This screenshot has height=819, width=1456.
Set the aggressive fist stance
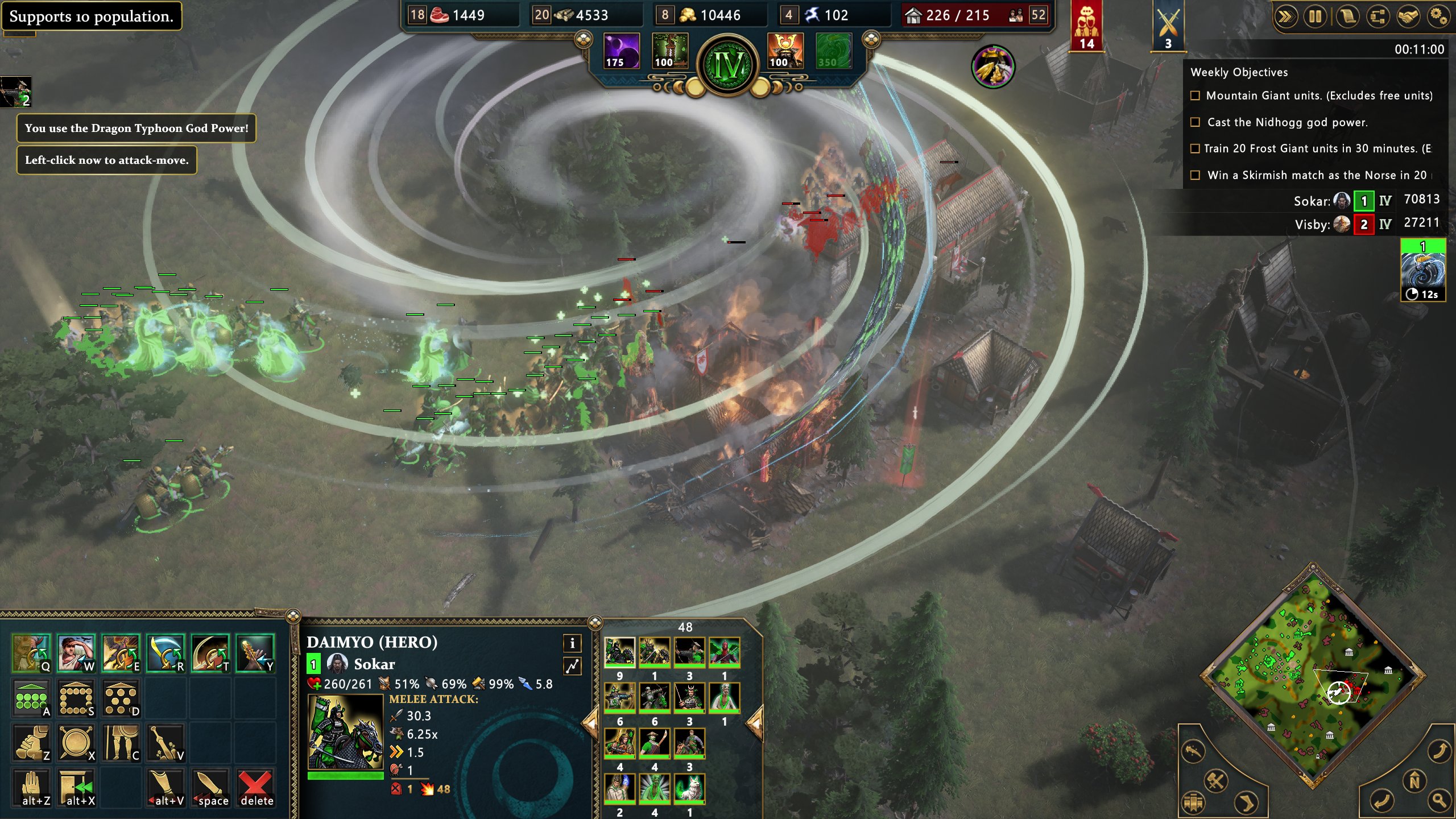[x=31, y=743]
